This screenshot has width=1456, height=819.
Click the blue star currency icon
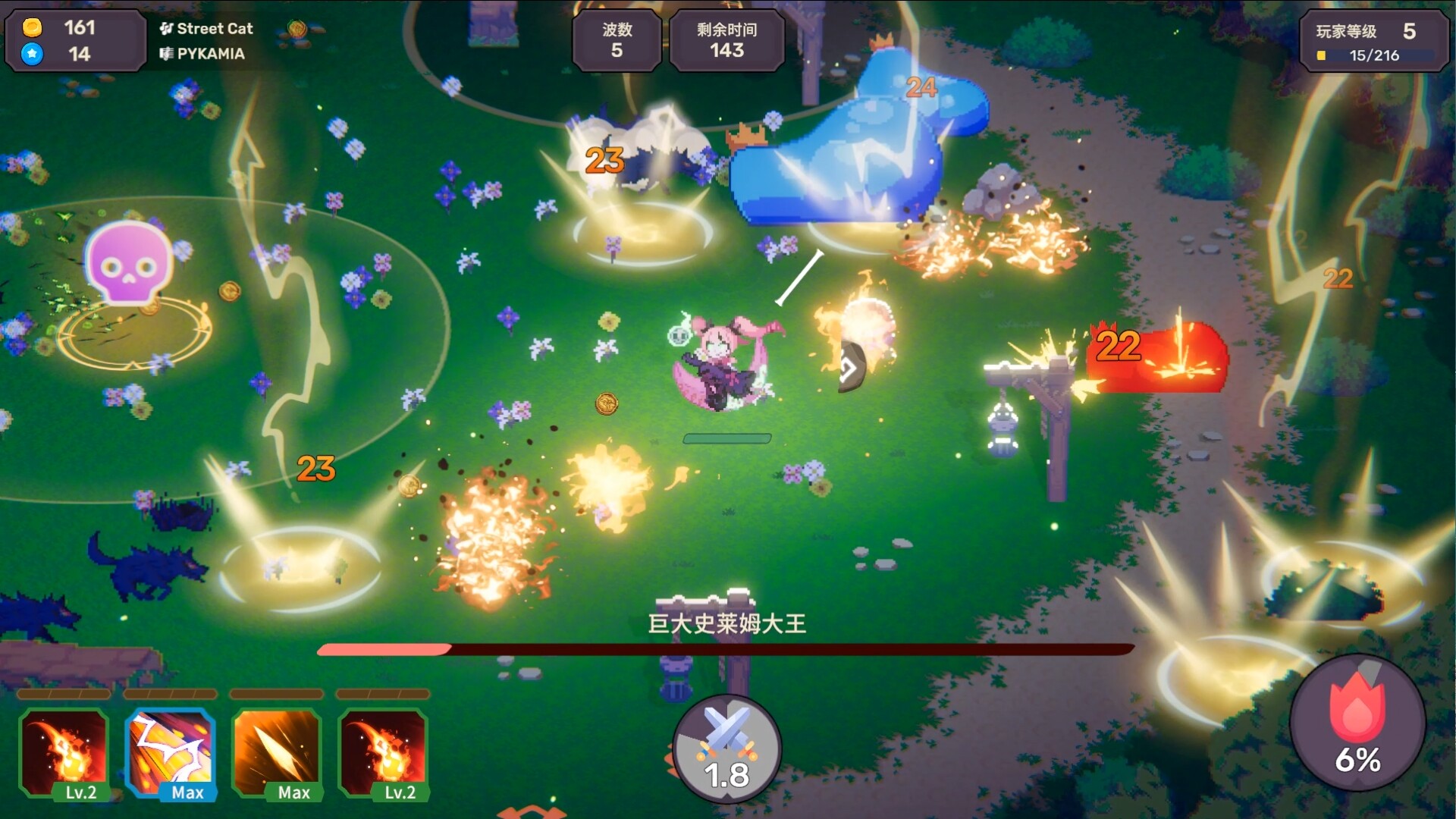tap(31, 55)
